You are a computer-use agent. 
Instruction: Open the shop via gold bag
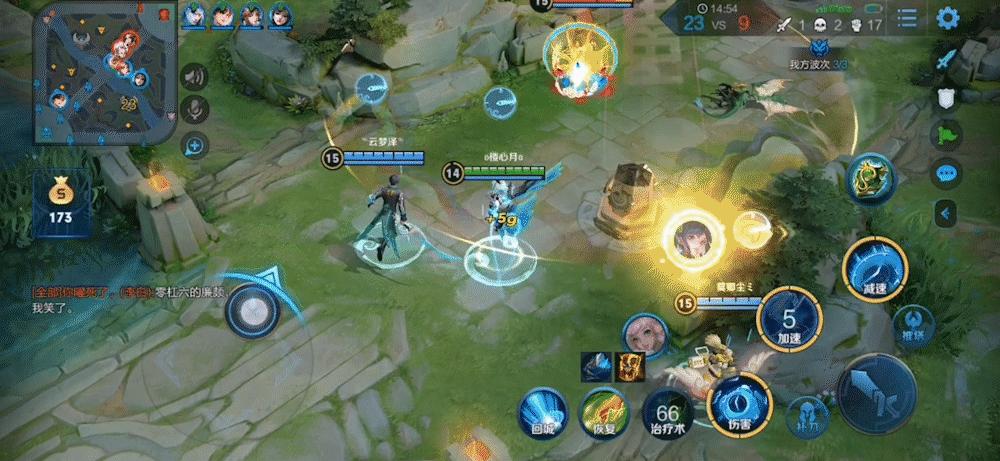(60, 200)
